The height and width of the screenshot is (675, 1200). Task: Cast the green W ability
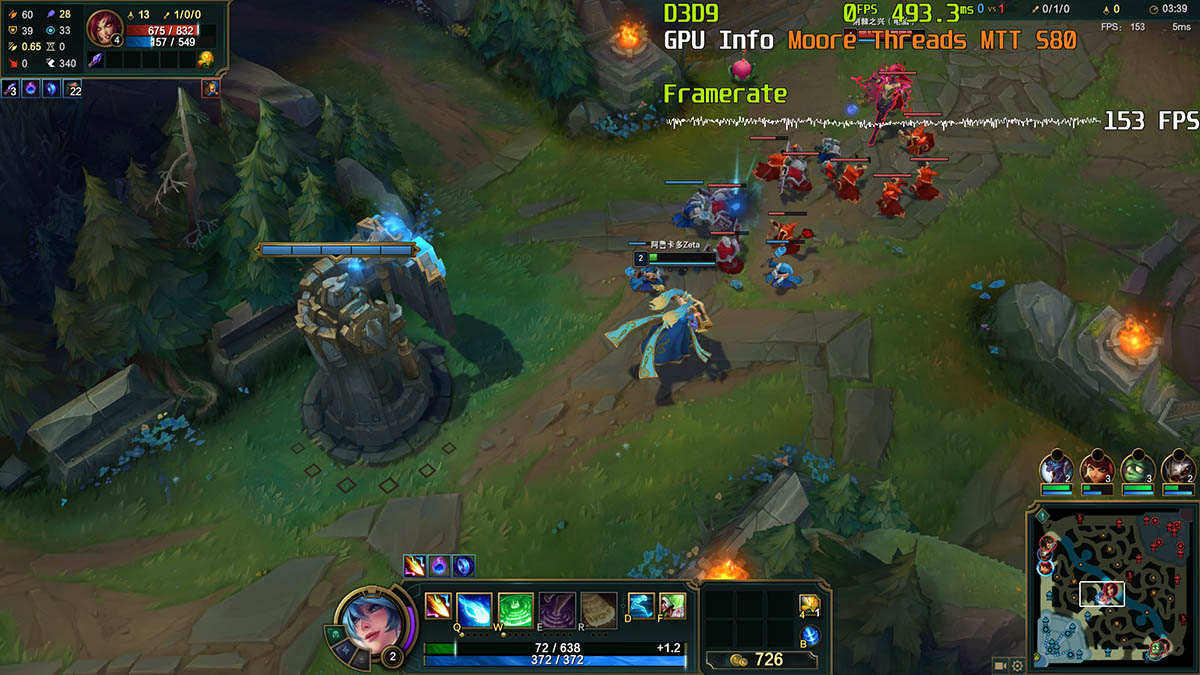(515, 608)
